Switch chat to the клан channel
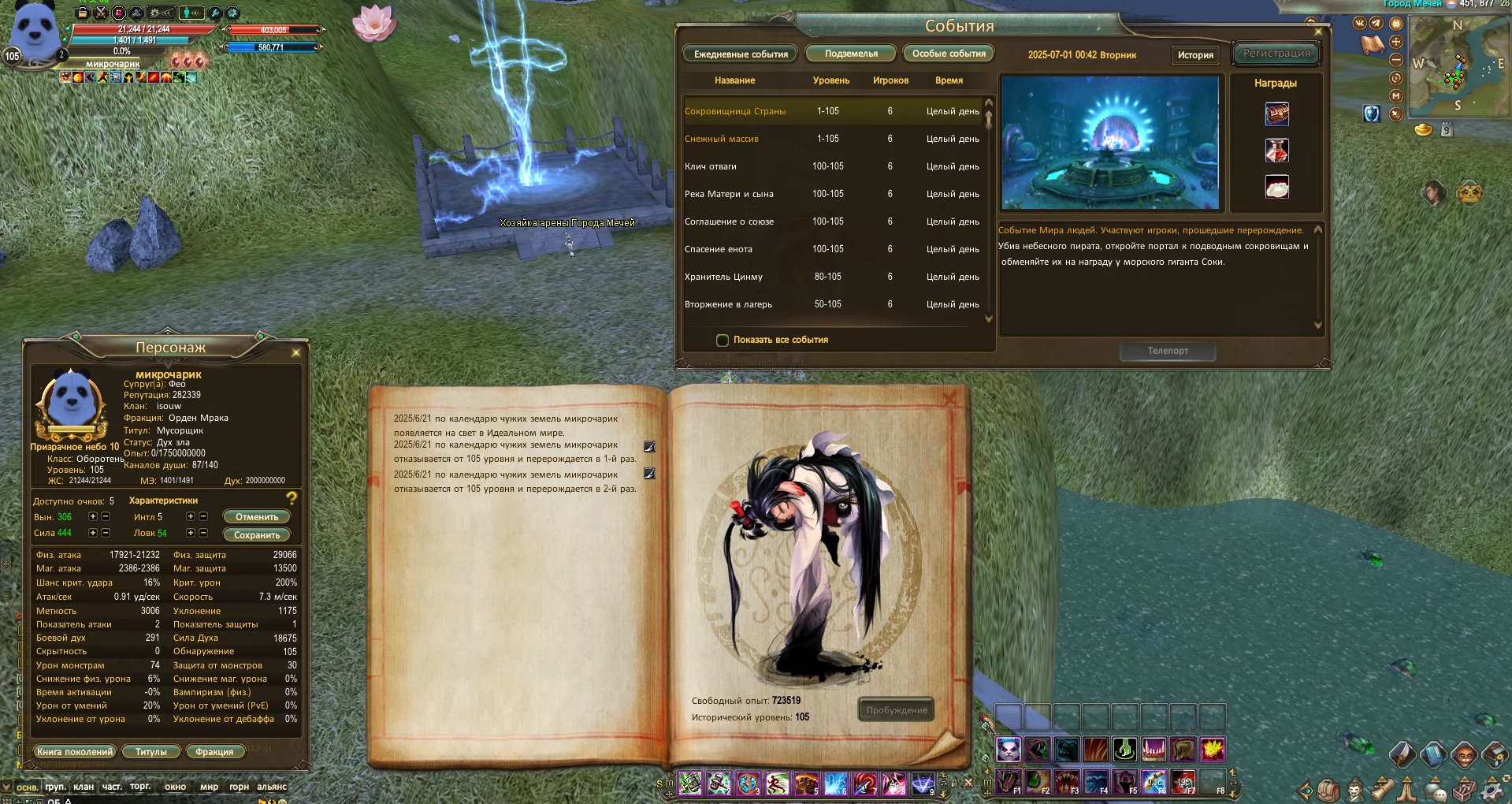 coord(84,787)
